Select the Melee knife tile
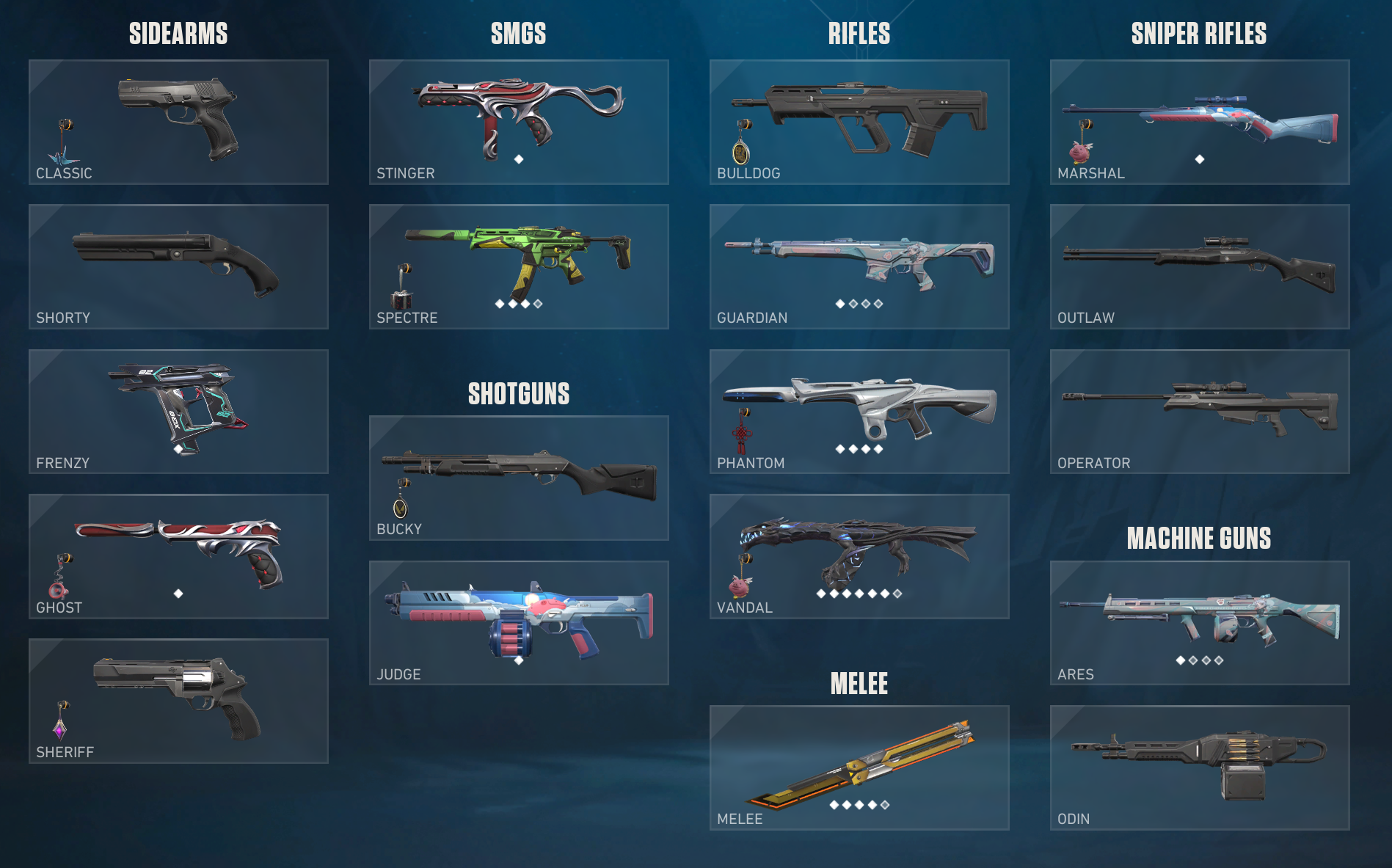 (x=859, y=767)
